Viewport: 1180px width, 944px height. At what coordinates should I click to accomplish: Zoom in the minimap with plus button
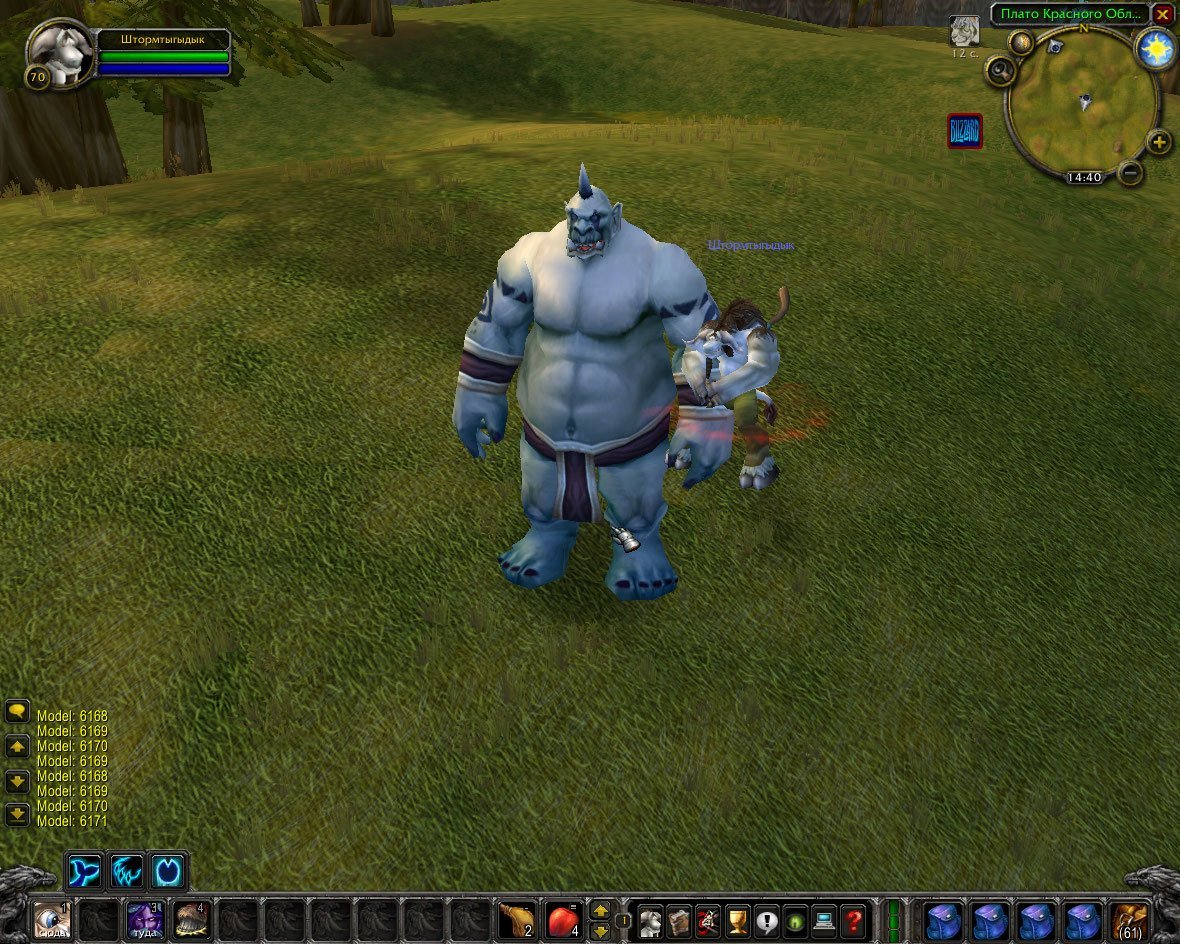[1158, 142]
